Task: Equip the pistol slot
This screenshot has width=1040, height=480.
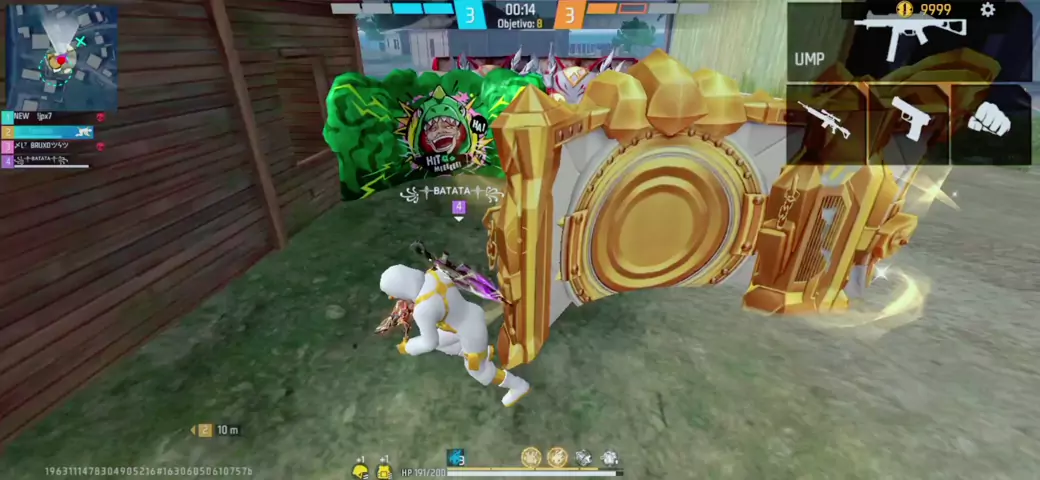Action: 909,123
